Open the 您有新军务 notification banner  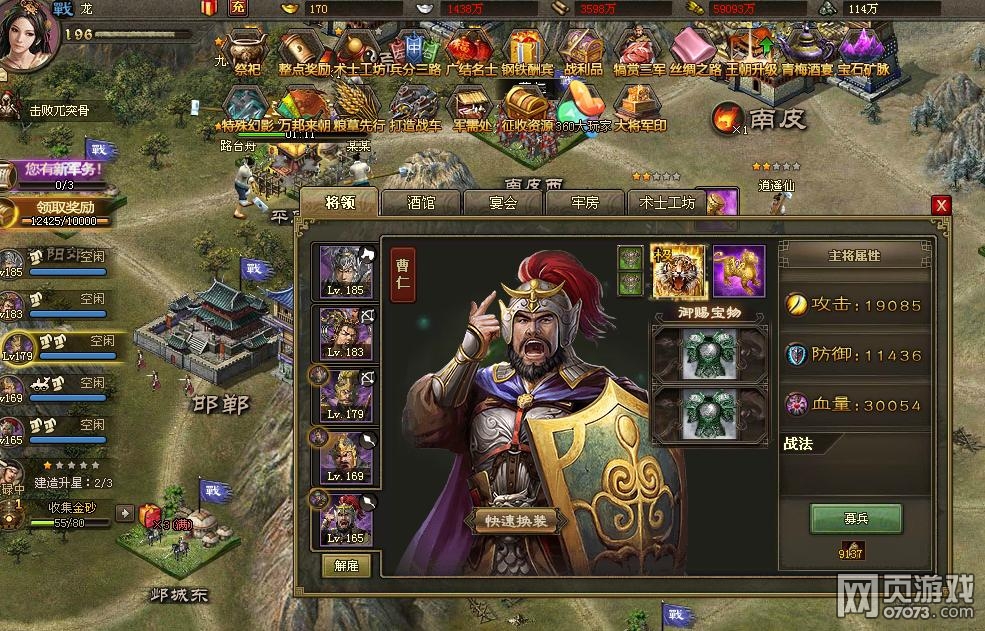[x=62, y=171]
